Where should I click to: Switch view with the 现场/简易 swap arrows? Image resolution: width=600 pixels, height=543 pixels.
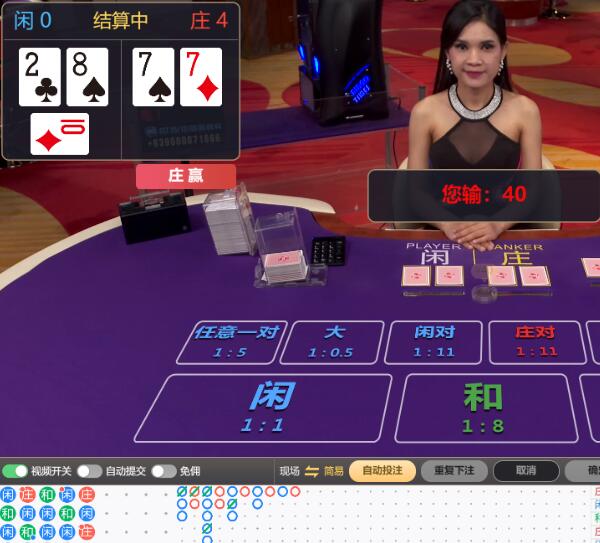click(x=312, y=471)
